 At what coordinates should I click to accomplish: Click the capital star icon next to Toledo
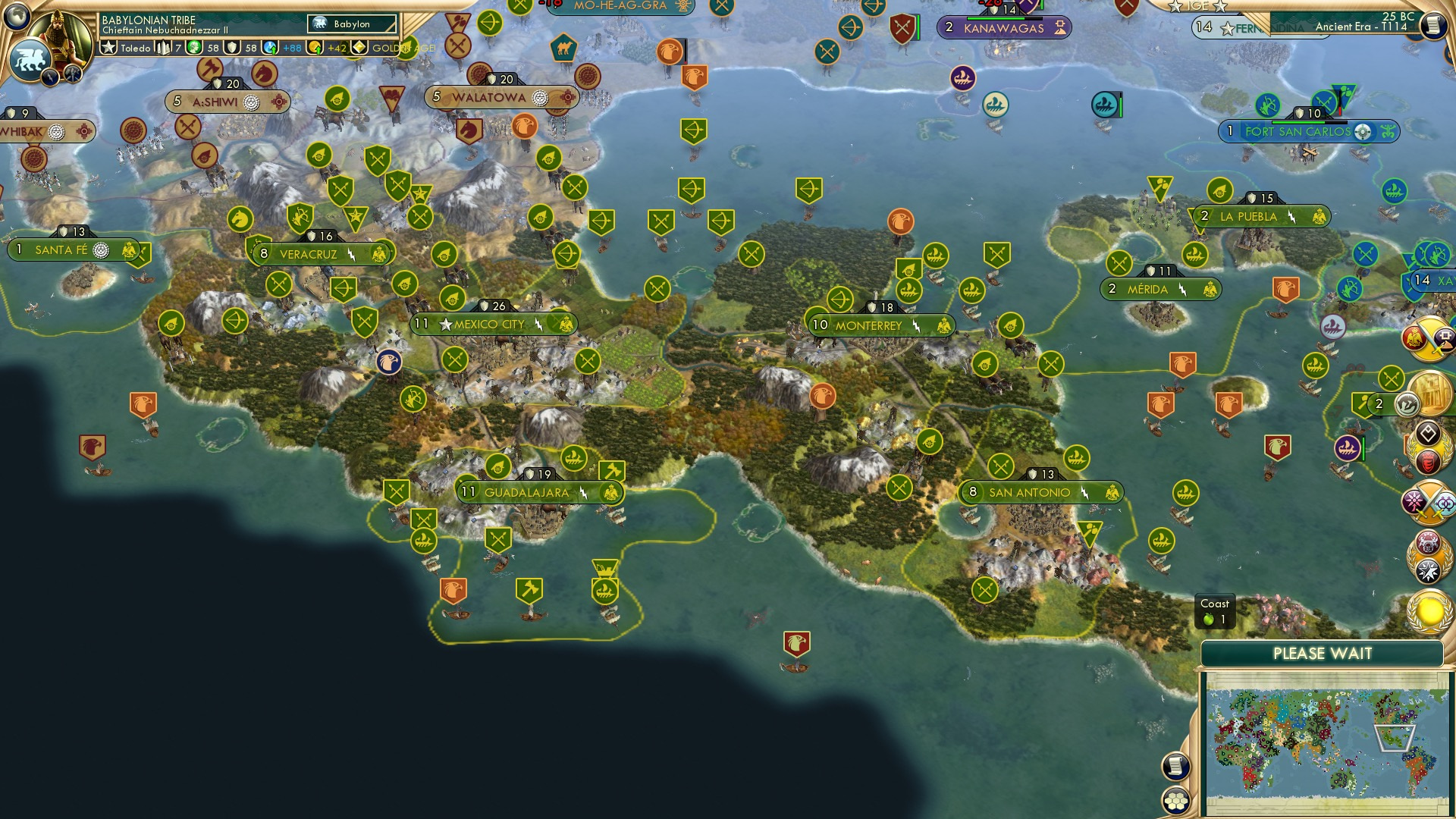point(108,48)
